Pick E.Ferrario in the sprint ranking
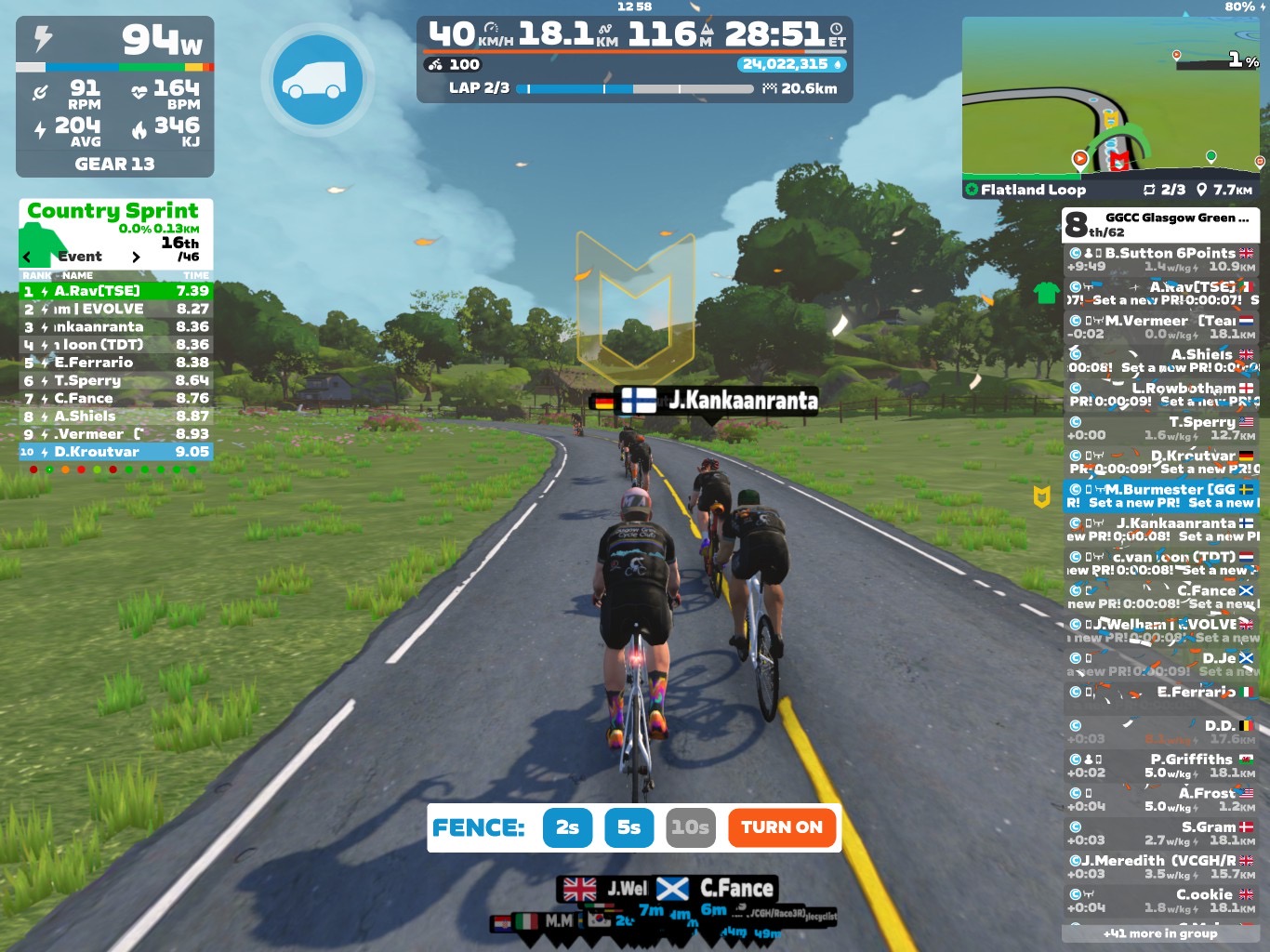The height and width of the screenshot is (952, 1270). tap(115, 363)
